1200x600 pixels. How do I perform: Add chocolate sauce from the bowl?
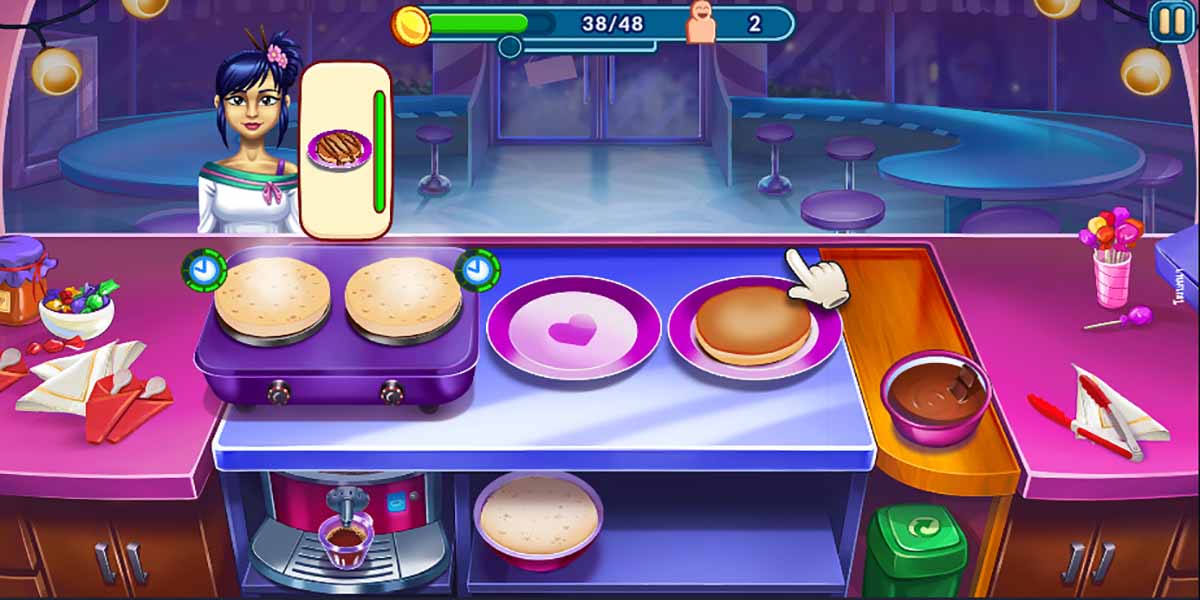pos(934,394)
